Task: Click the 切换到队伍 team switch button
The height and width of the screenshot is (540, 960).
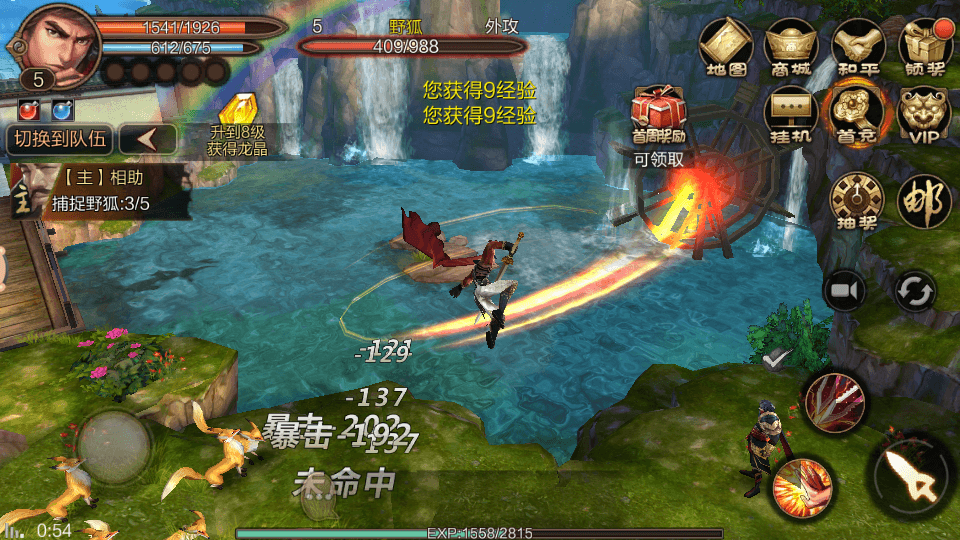Action: click(x=58, y=140)
